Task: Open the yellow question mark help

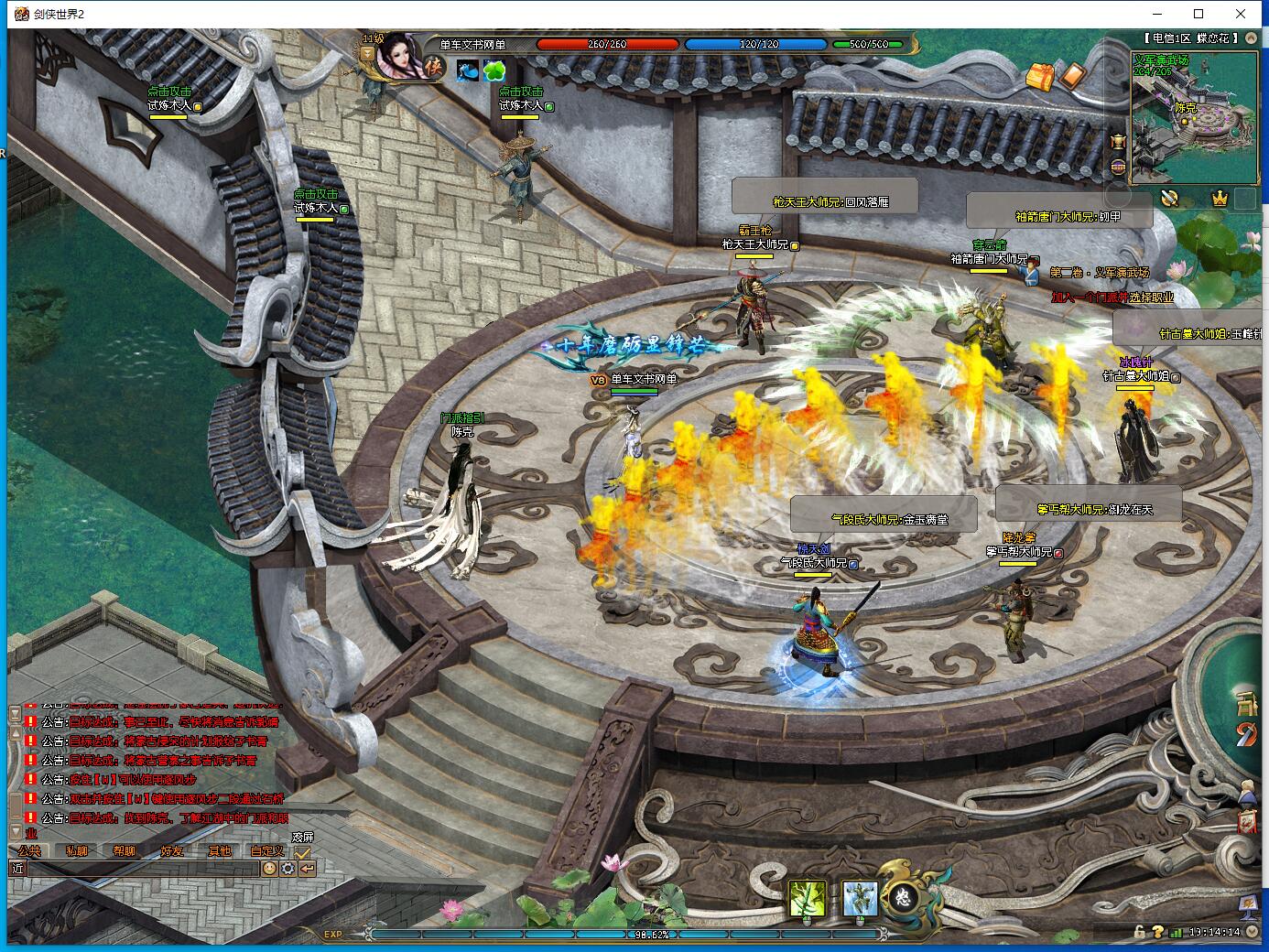Action: pyautogui.click(x=1157, y=932)
